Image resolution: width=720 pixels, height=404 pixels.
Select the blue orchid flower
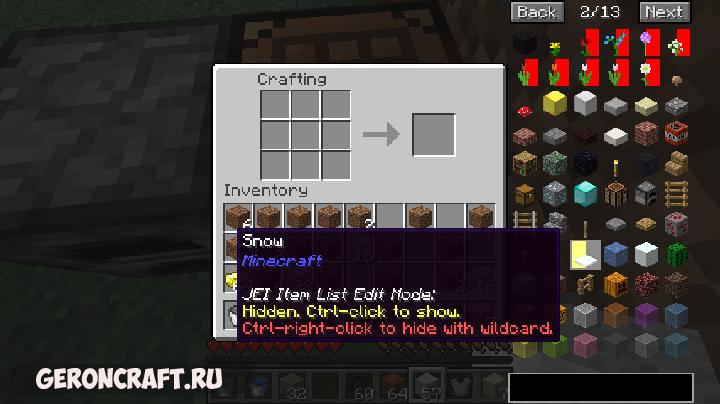[618, 43]
